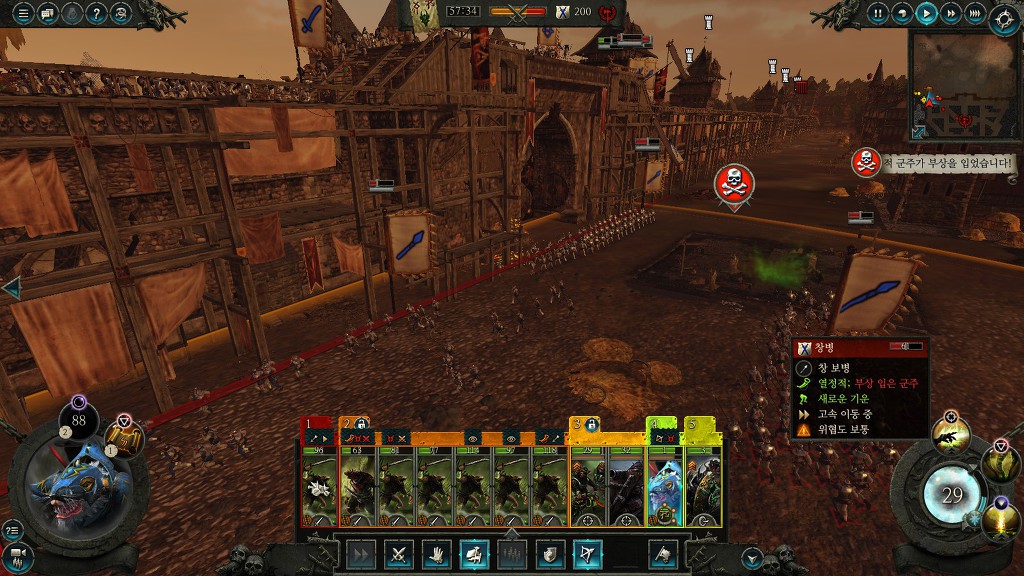Pause the battle
Screen dimensions: 1024x576
[x=878, y=14]
